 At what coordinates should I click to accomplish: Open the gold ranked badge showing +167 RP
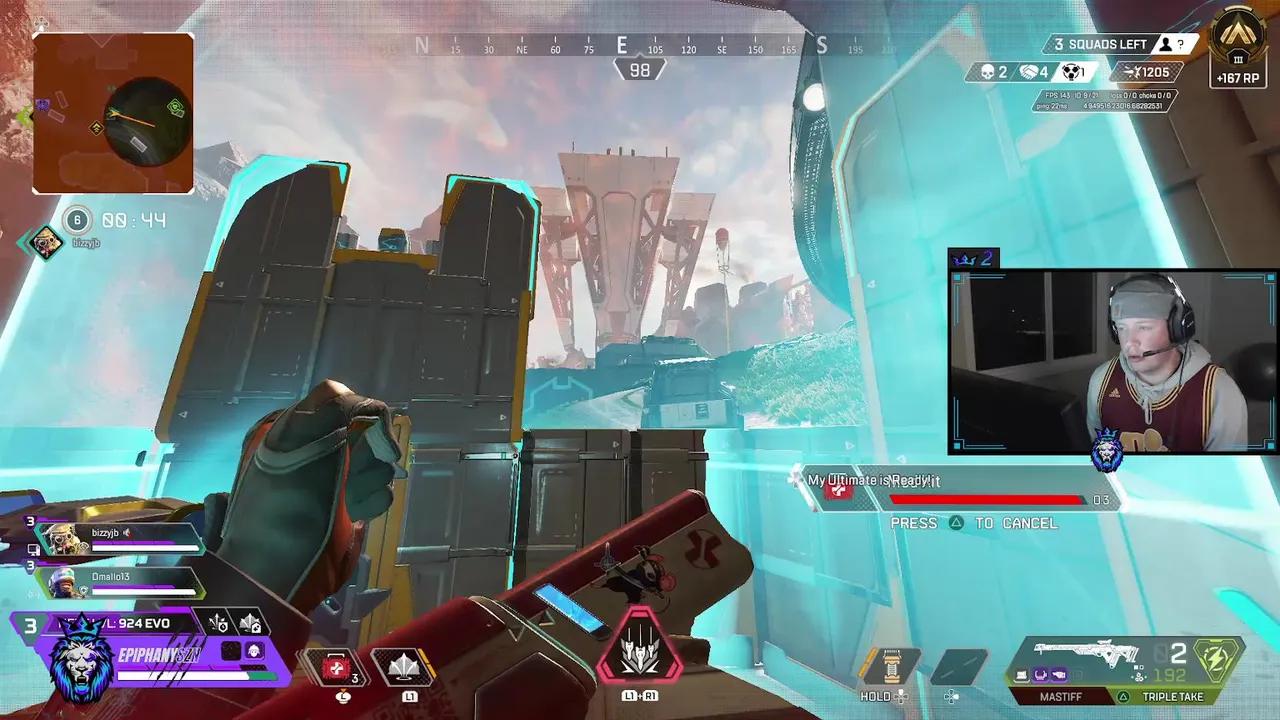click(x=1238, y=47)
